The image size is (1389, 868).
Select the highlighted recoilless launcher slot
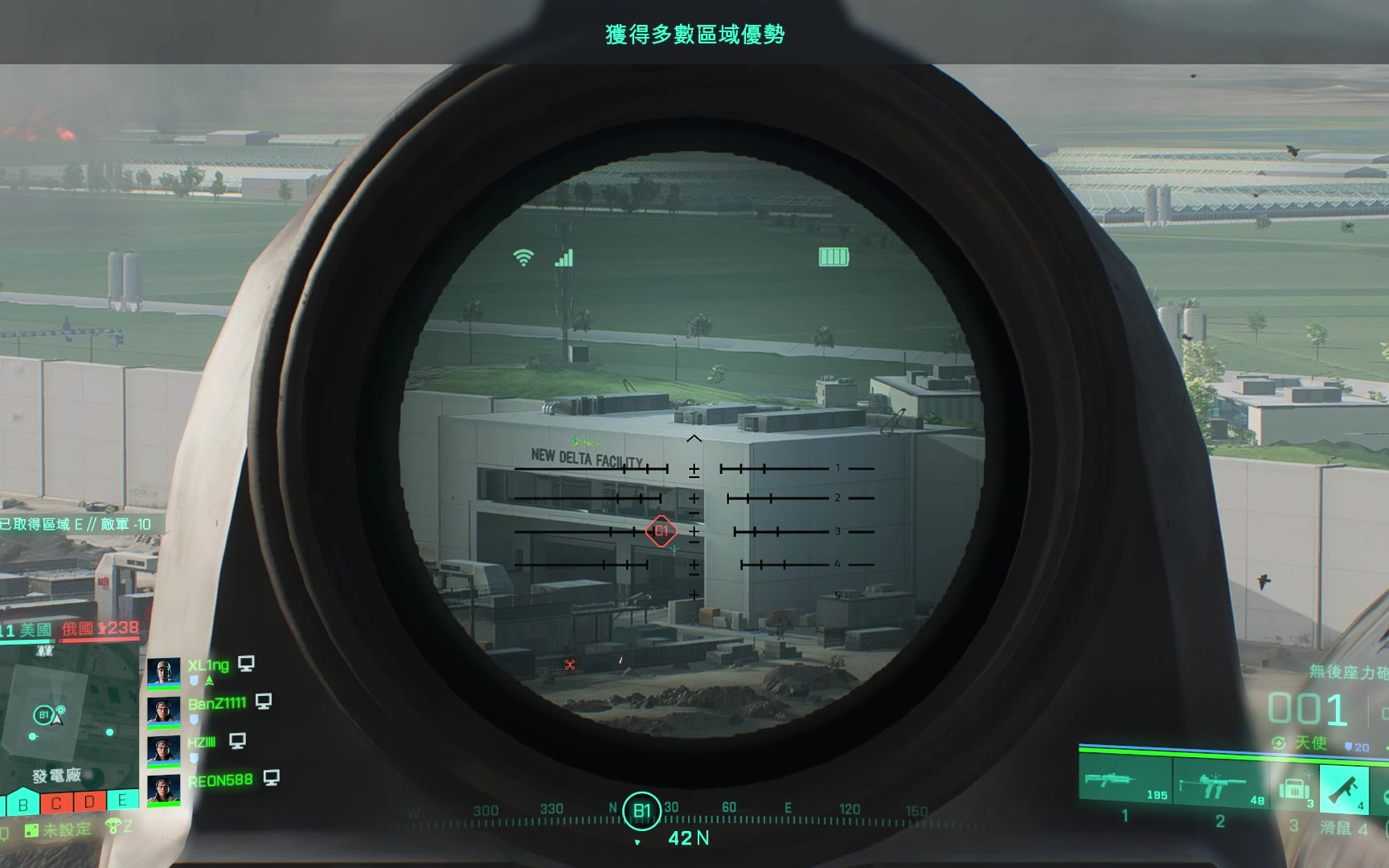tap(1344, 788)
